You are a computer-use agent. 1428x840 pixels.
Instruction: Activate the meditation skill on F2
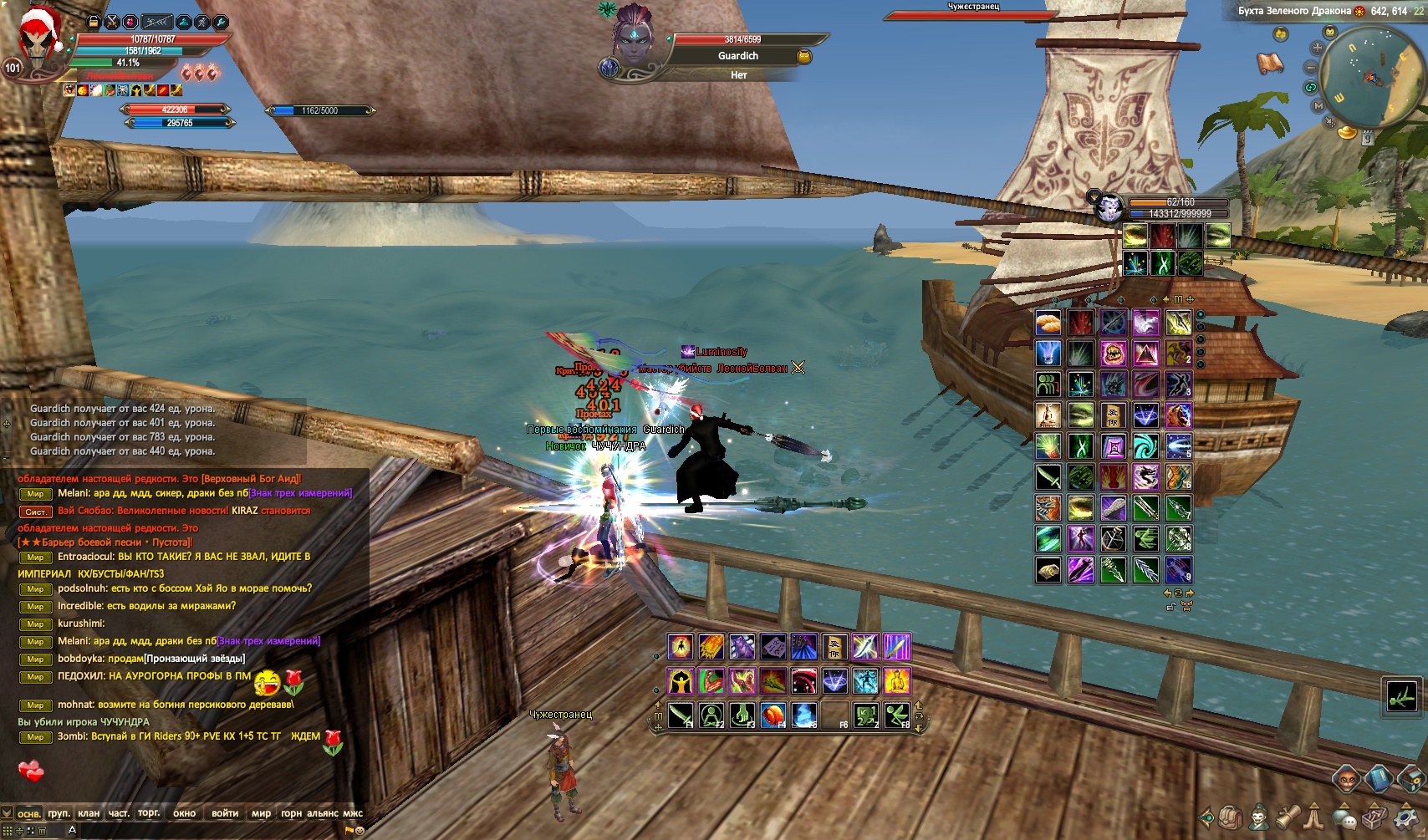[x=711, y=715]
